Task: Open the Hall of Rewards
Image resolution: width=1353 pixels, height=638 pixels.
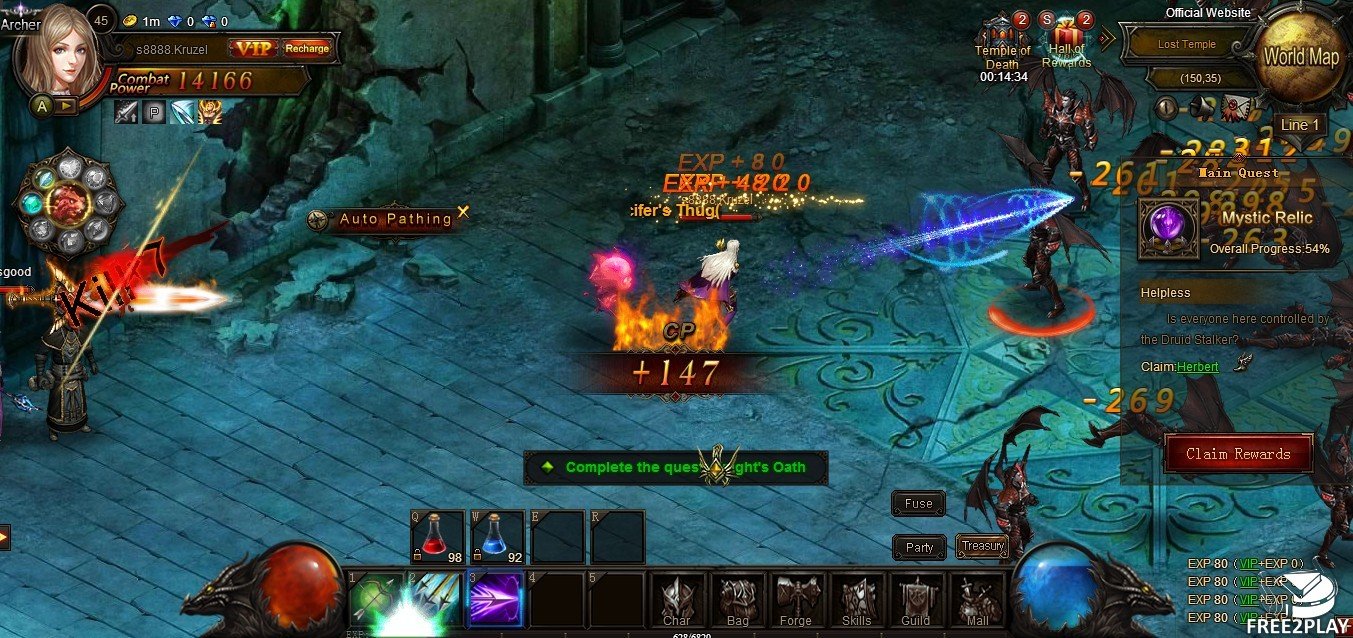Action: (1066, 42)
